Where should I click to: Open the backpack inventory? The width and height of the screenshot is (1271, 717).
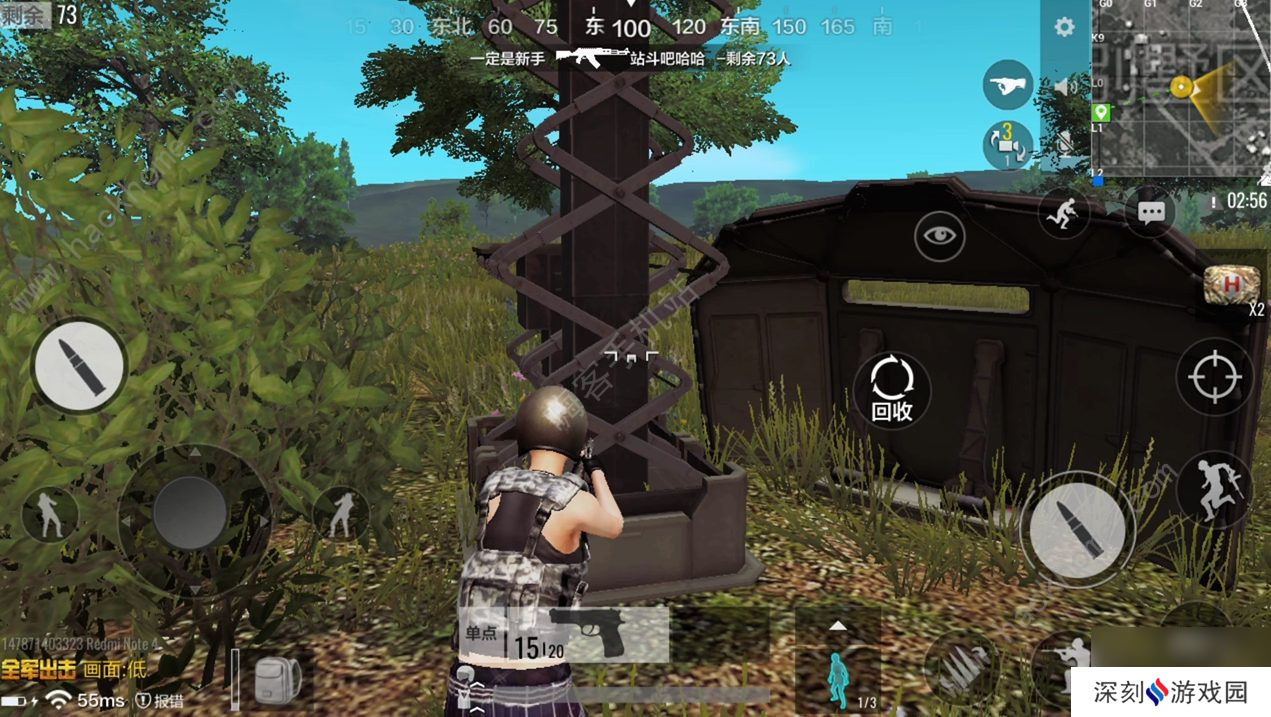pos(271,682)
